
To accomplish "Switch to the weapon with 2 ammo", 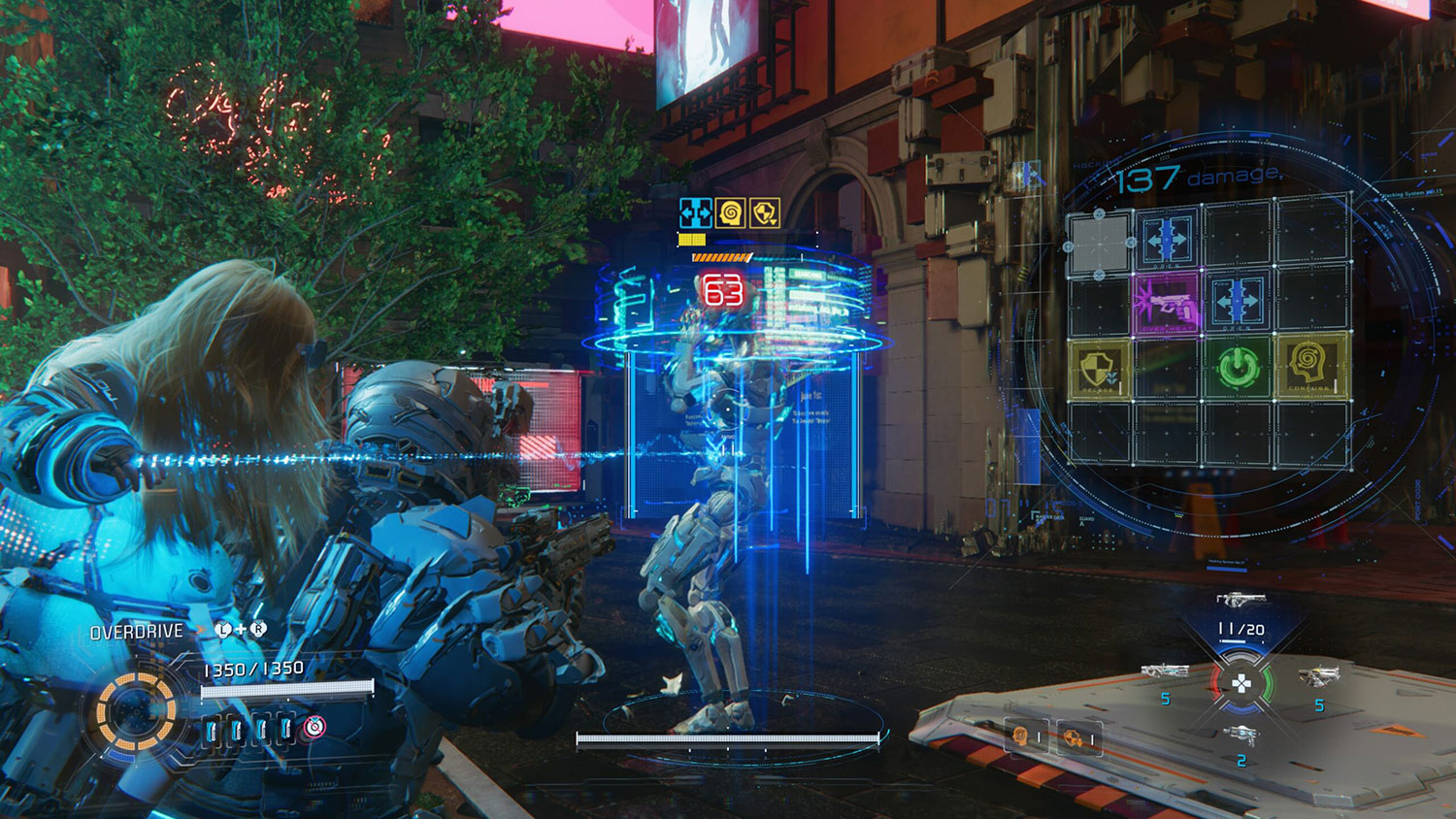I will click(1240, 737).
